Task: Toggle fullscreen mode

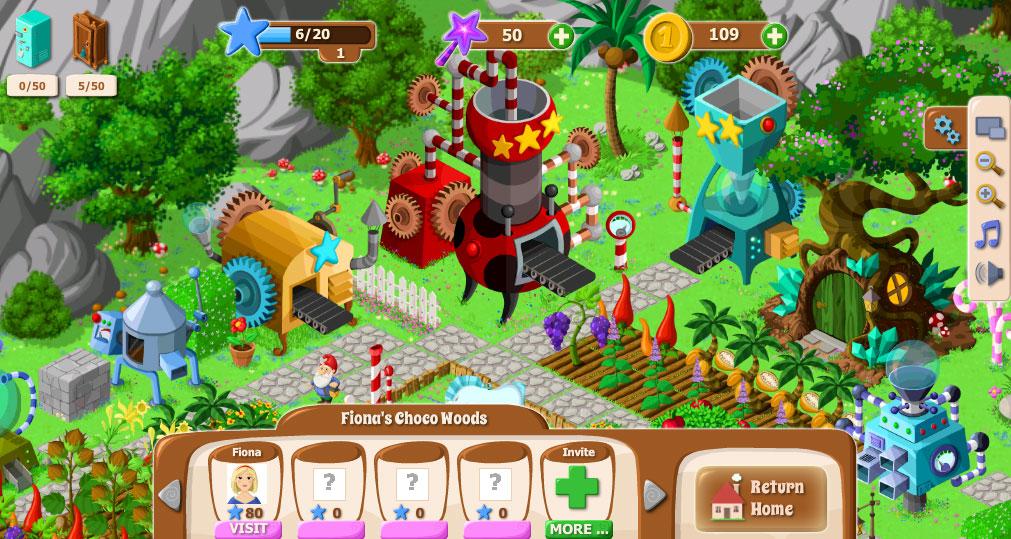Action: tap(989, 128)
